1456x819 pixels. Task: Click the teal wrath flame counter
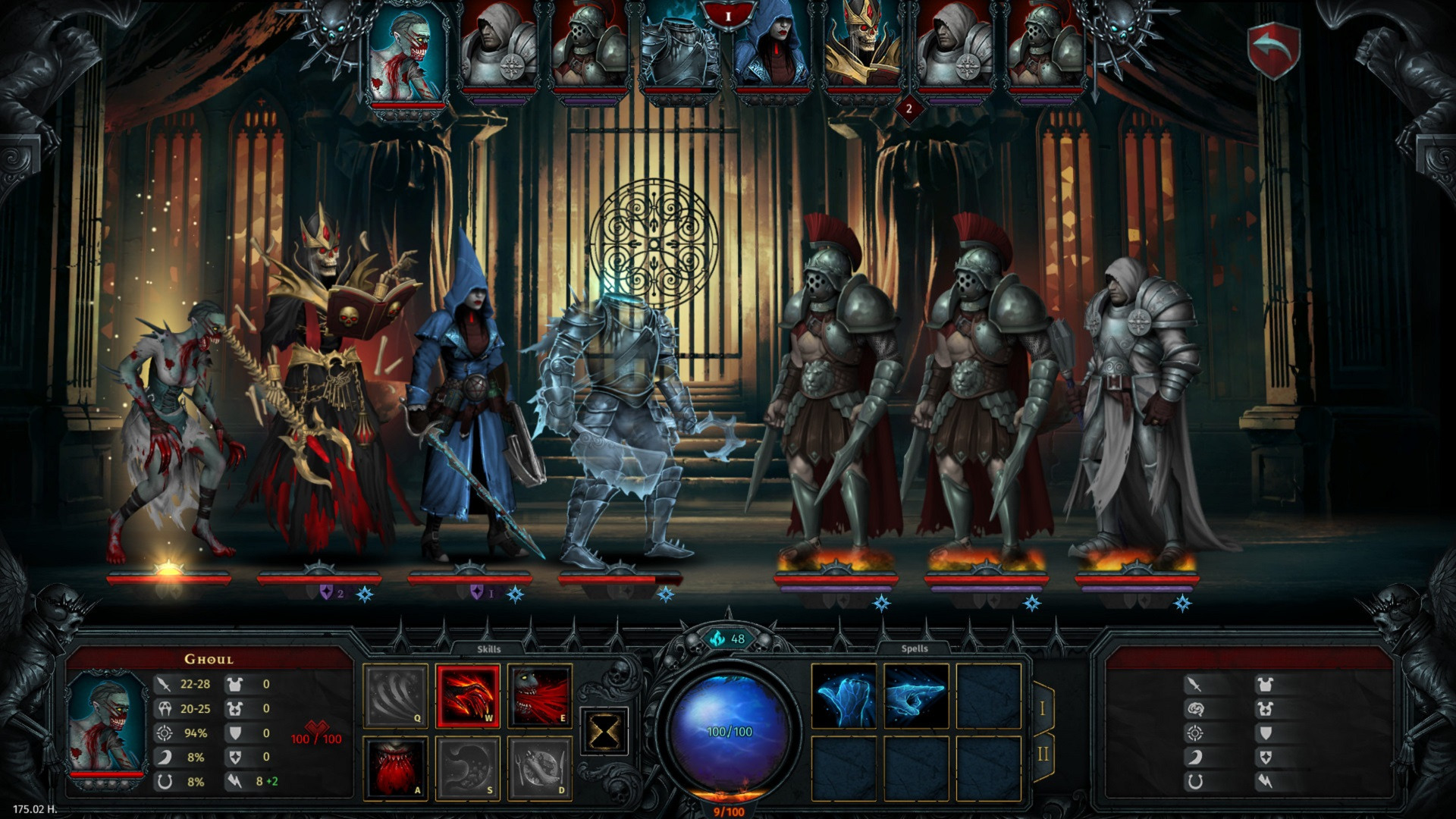pos(730,639)
